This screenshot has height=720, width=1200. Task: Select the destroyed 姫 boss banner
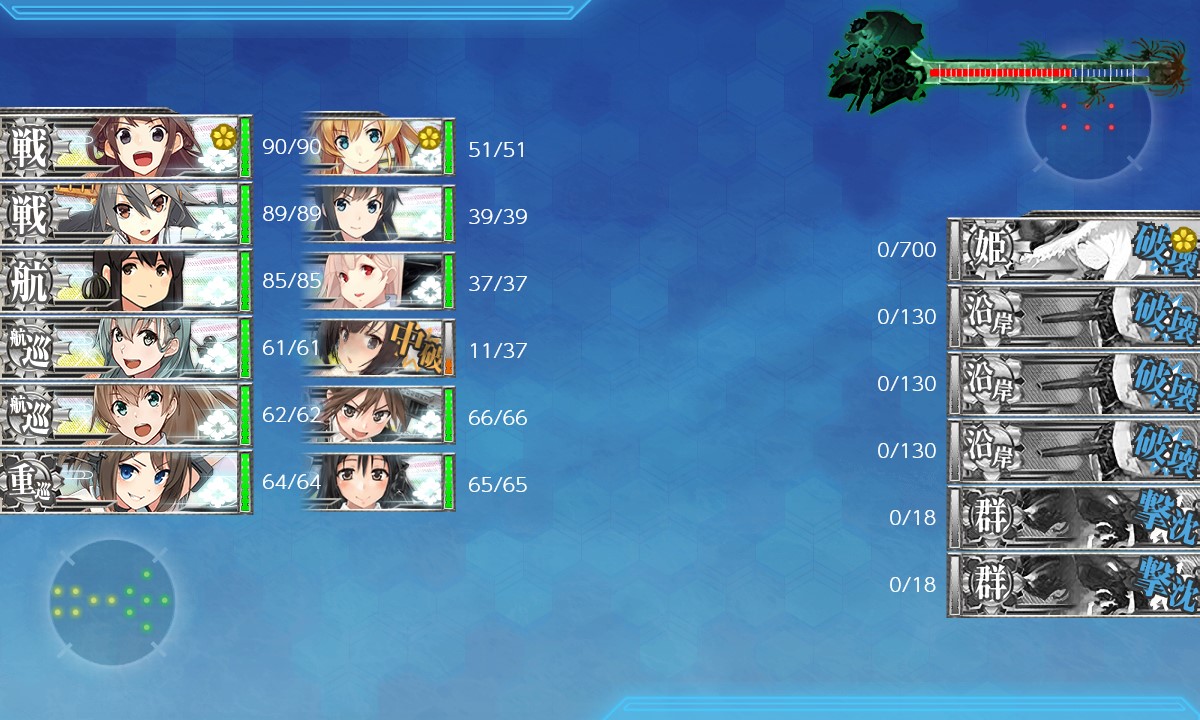pyautogui.click(x=1075, y=250)
